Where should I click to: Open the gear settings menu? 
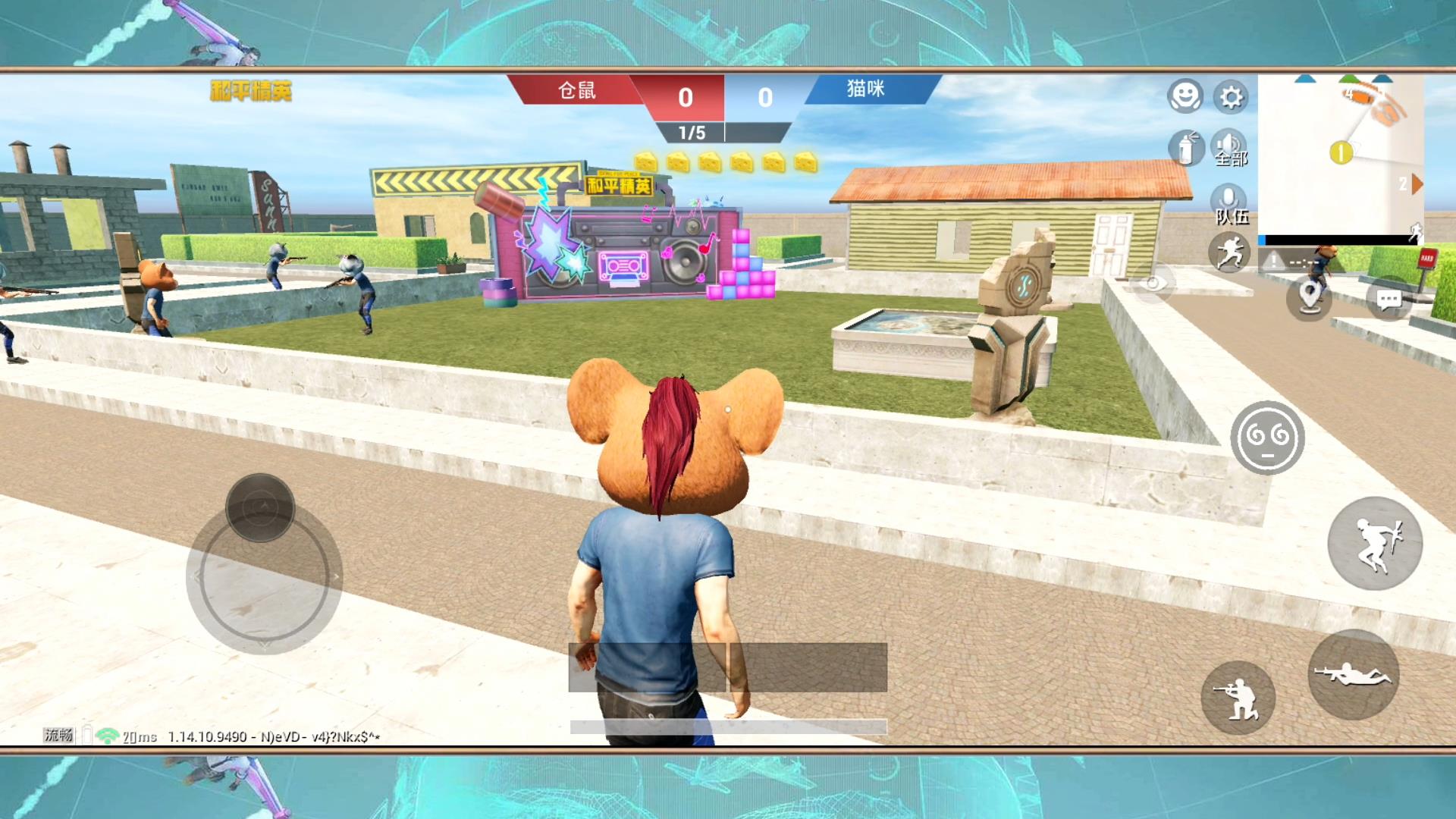pyautogui.click(x=1230, y=97)
